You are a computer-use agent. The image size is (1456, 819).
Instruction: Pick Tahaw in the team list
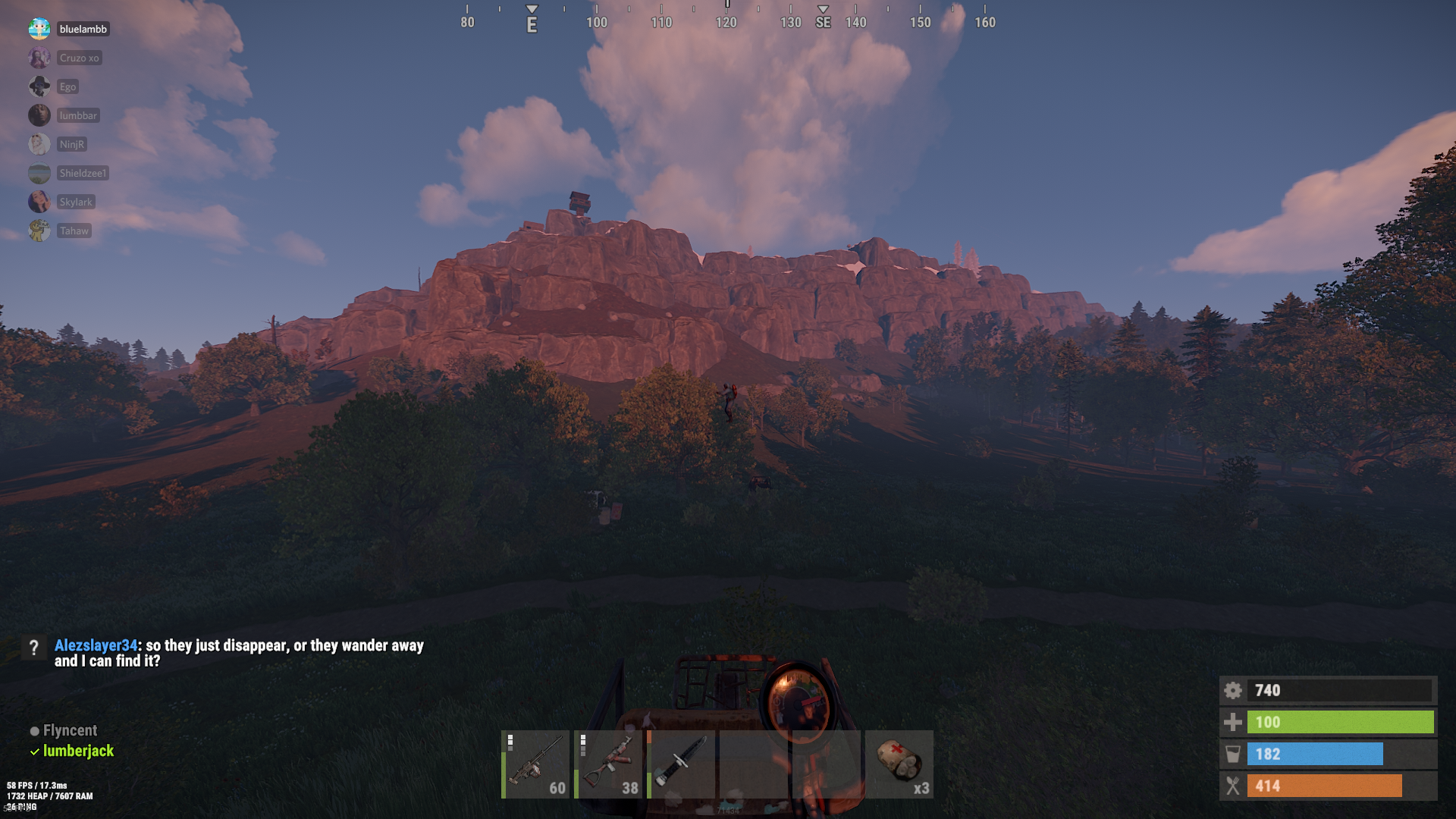click(x=74, y=231)
